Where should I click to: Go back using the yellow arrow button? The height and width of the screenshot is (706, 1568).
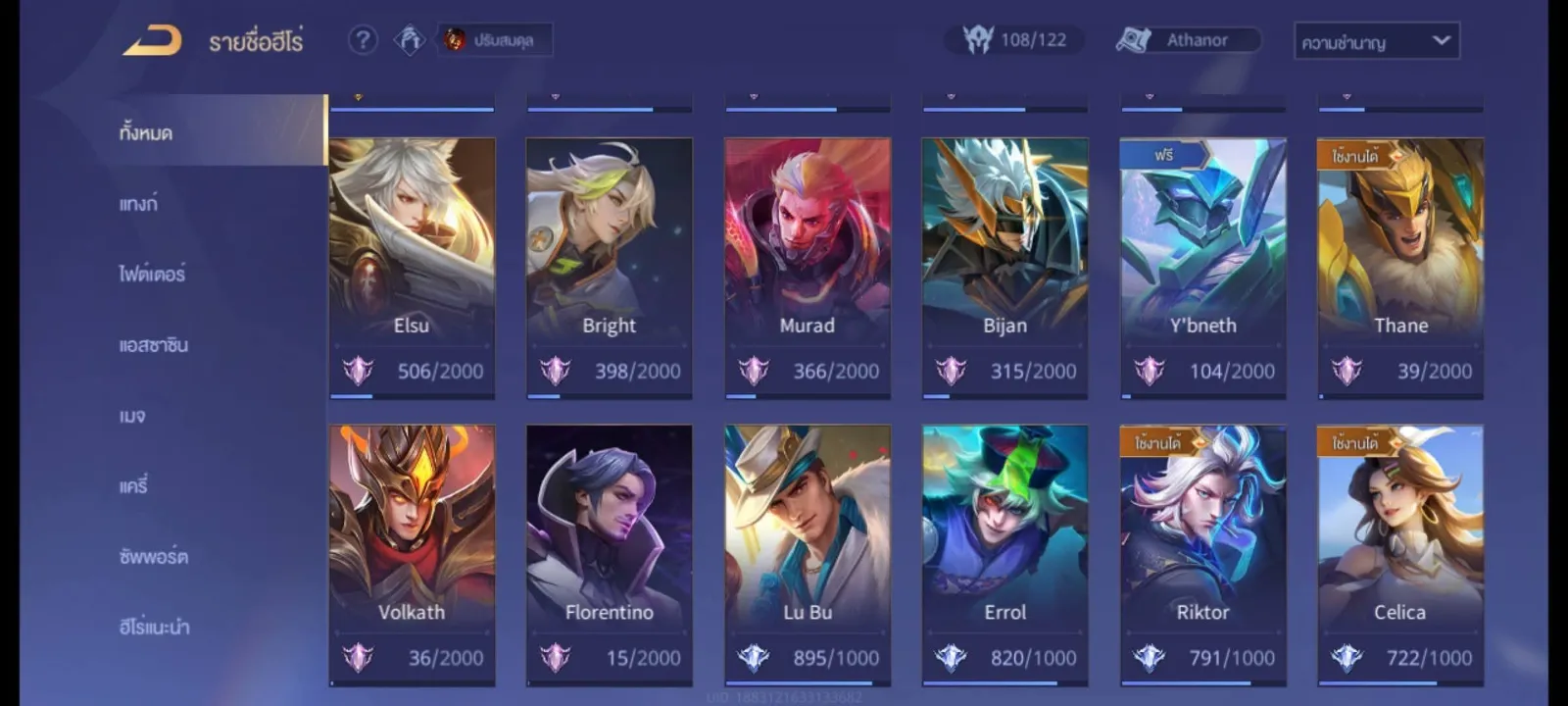152,41
